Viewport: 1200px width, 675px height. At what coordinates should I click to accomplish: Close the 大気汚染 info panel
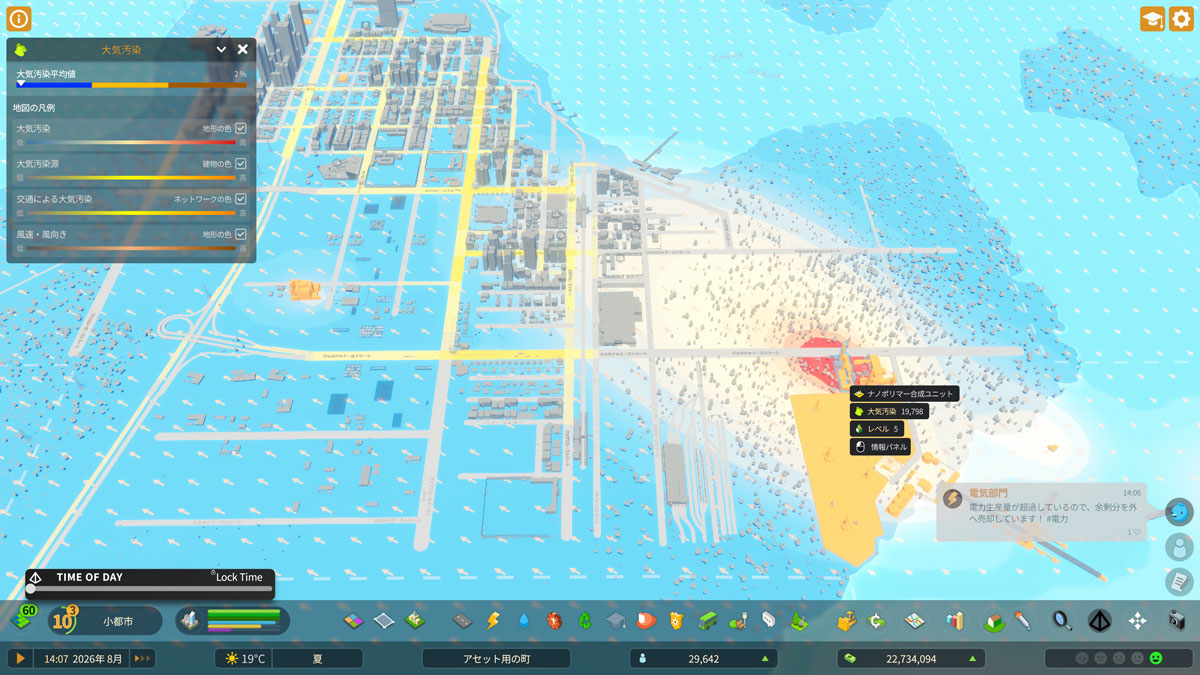point(242,49)
